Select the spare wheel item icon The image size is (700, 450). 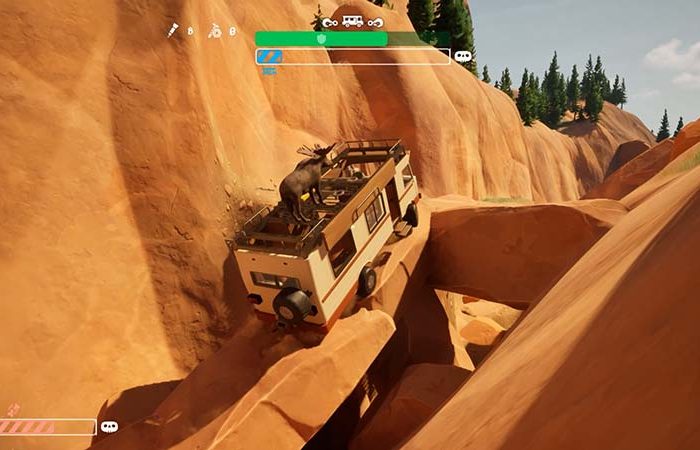coord(214,31)
